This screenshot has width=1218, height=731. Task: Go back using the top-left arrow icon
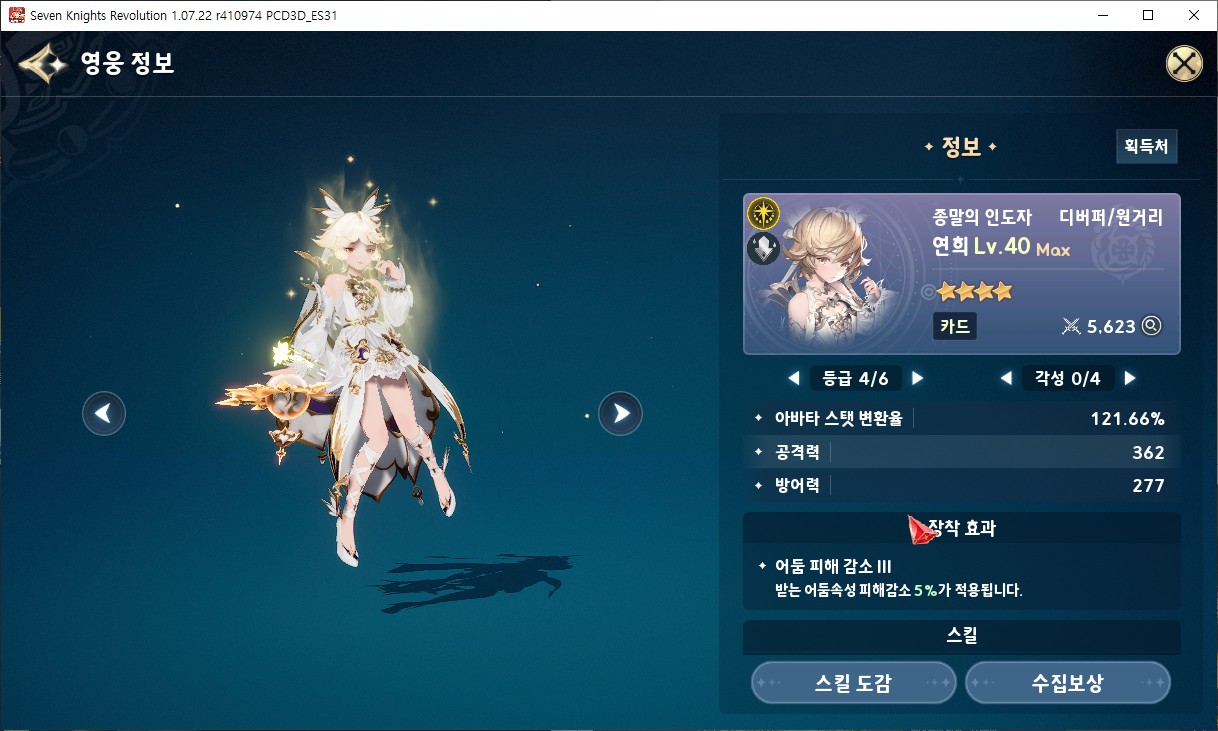coord(42,65)
